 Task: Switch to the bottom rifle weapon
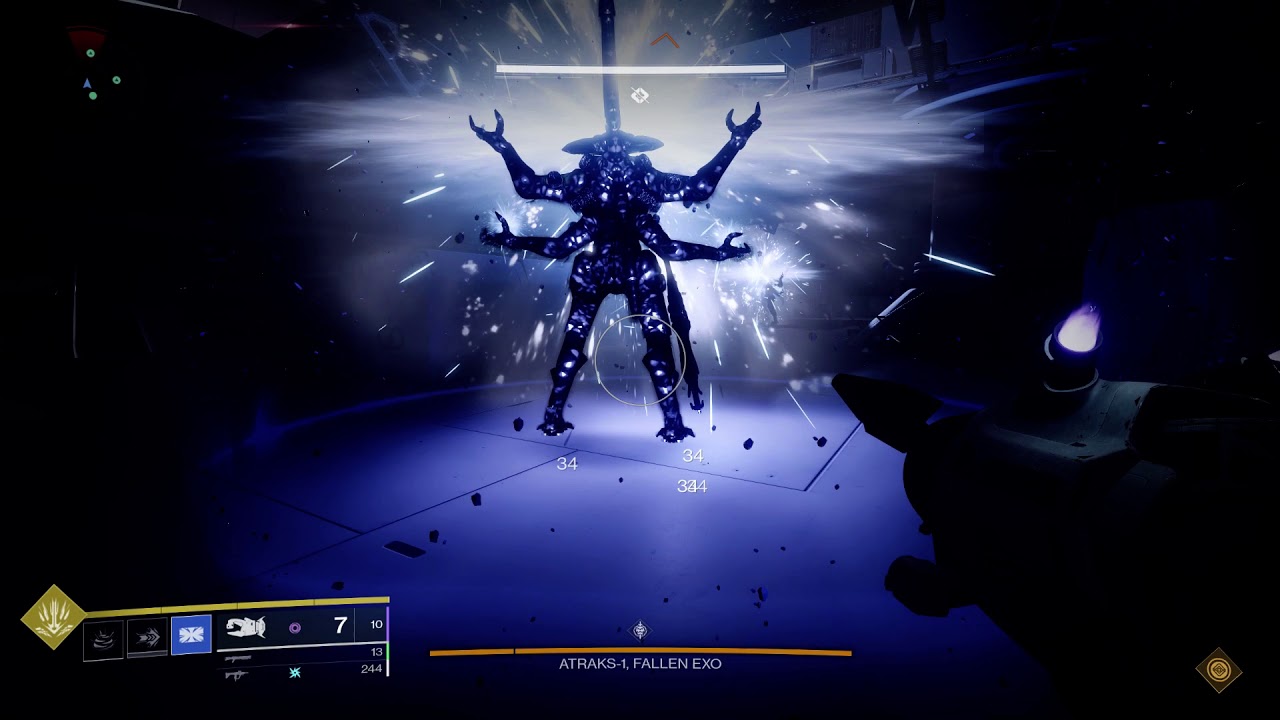[x=238, y=675]
